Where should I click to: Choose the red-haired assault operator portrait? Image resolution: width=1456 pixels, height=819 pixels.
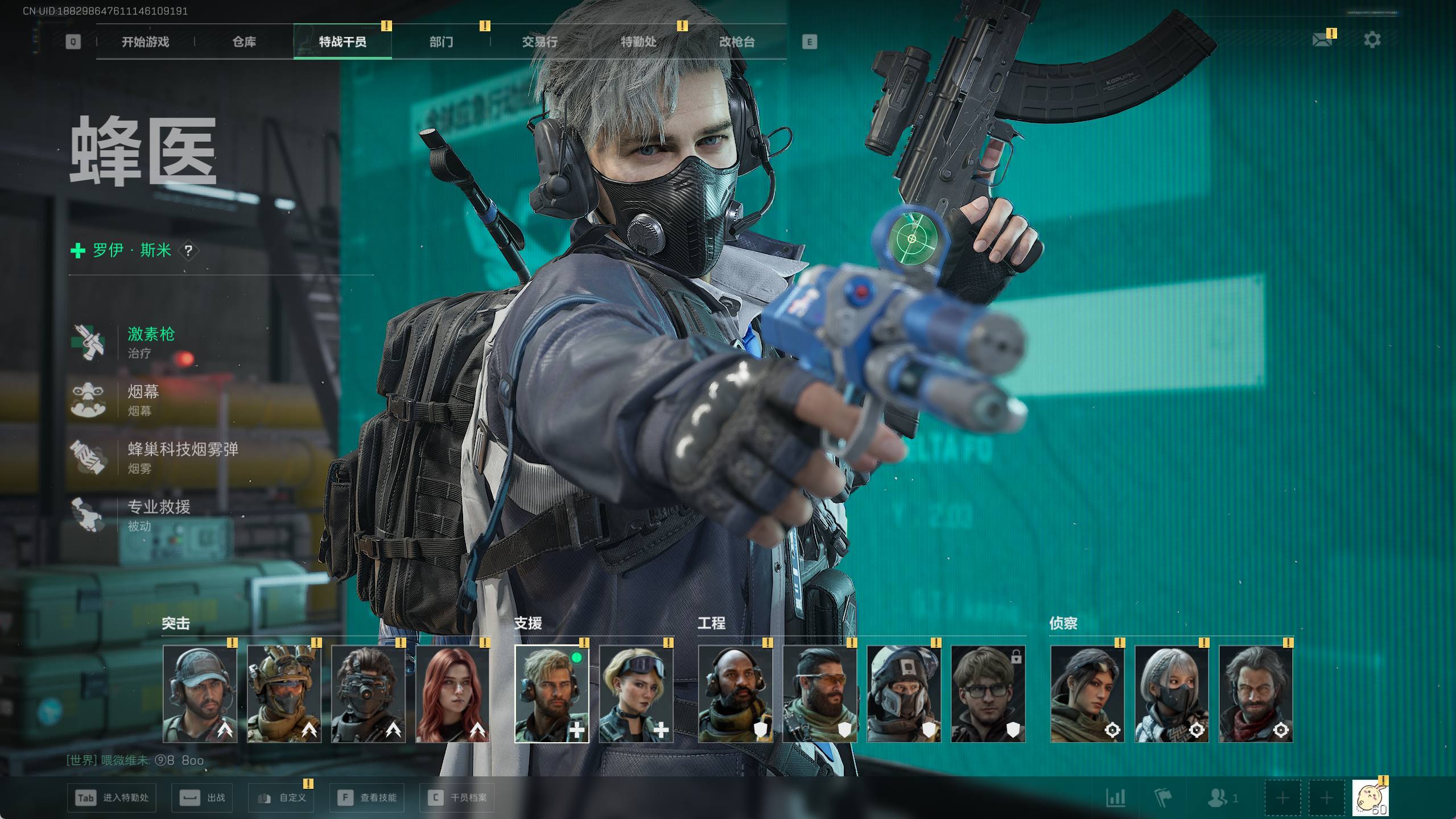452,694
